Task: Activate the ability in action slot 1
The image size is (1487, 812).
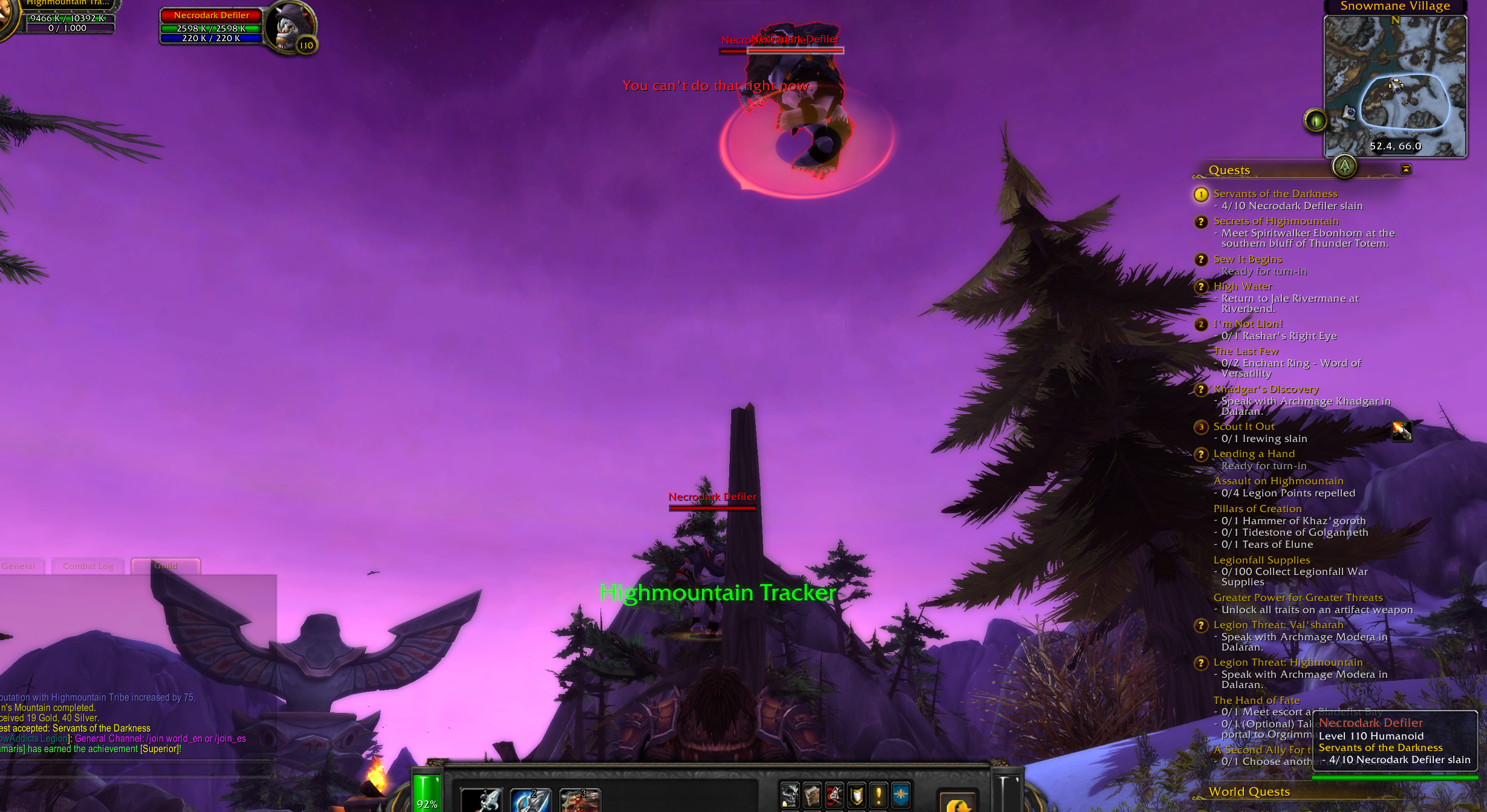Action: [x=481, y=800]
